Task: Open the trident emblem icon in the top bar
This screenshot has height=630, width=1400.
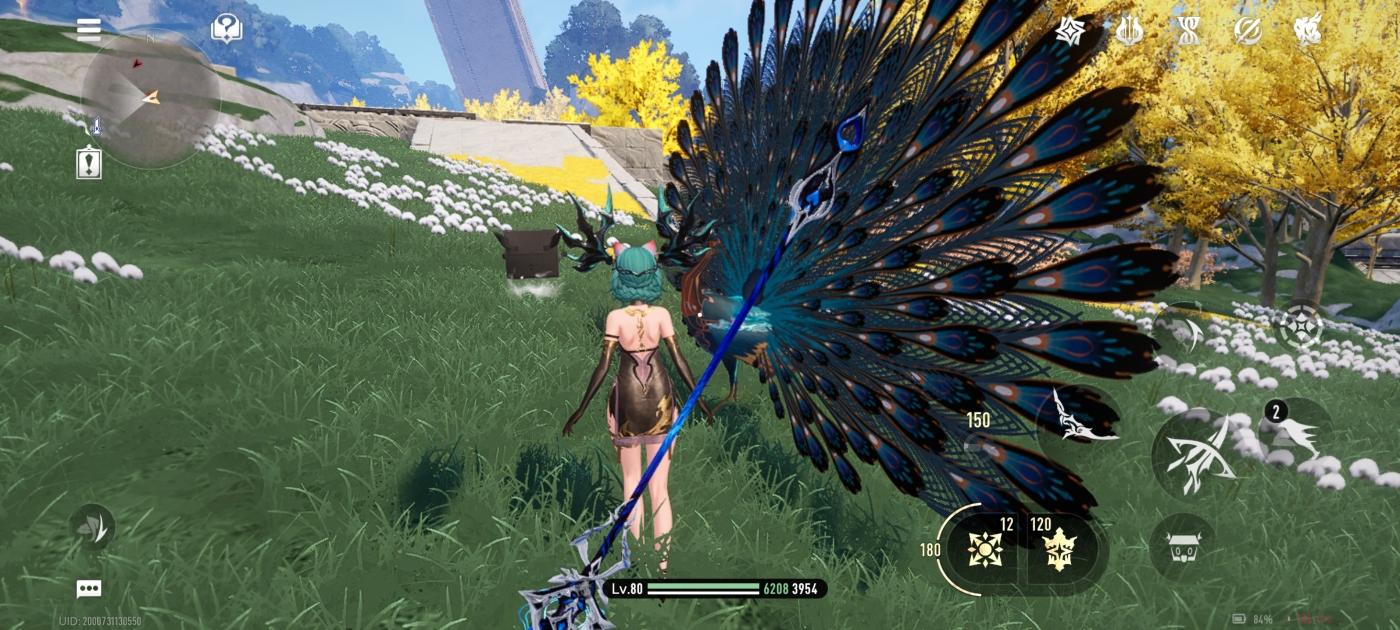Action: [1130, 31]
